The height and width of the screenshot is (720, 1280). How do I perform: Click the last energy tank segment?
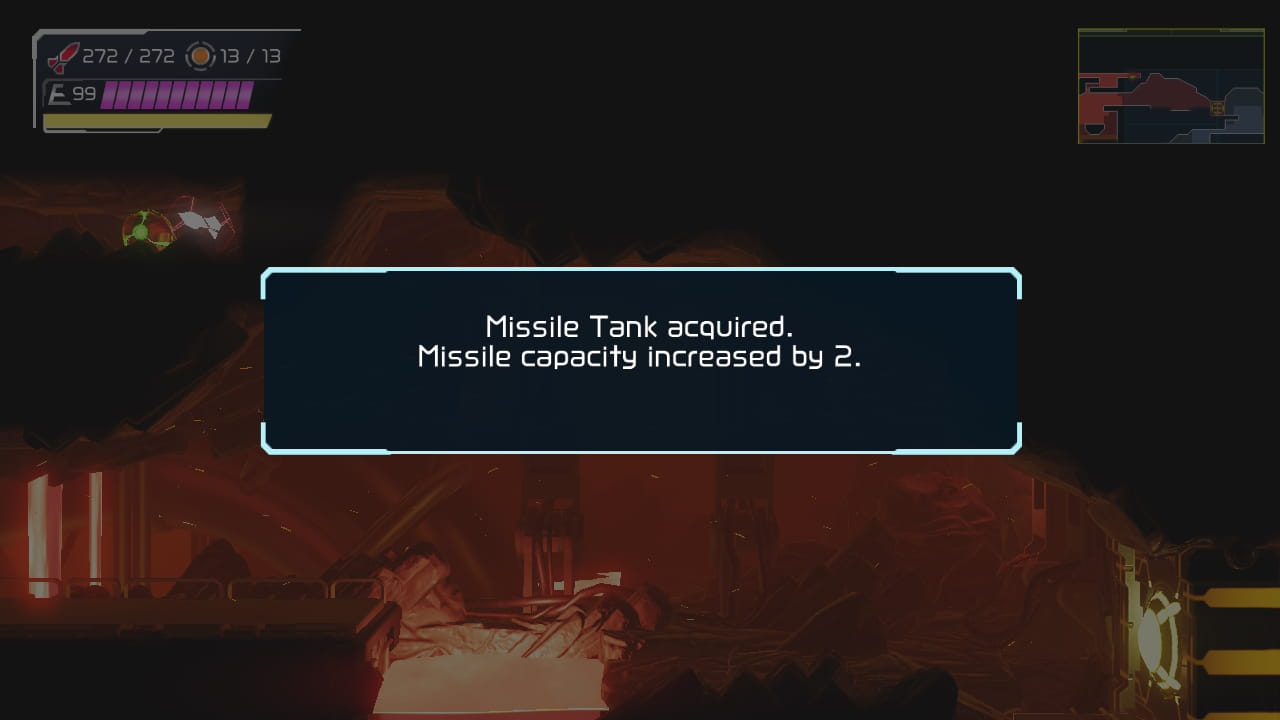click(246, 95)
